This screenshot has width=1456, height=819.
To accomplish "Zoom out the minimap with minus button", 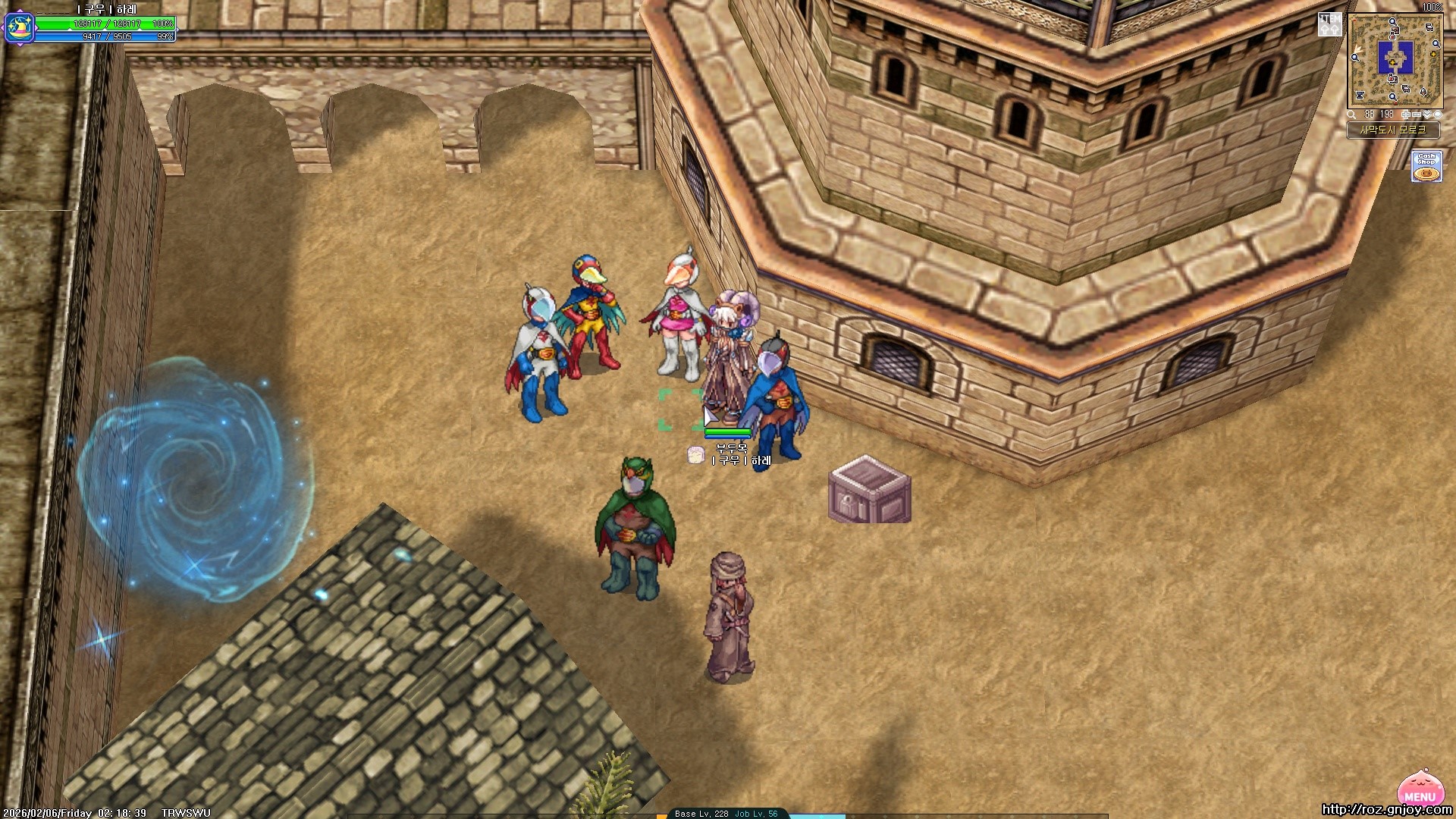I will pyautogui.click(x=1416, y=115).
